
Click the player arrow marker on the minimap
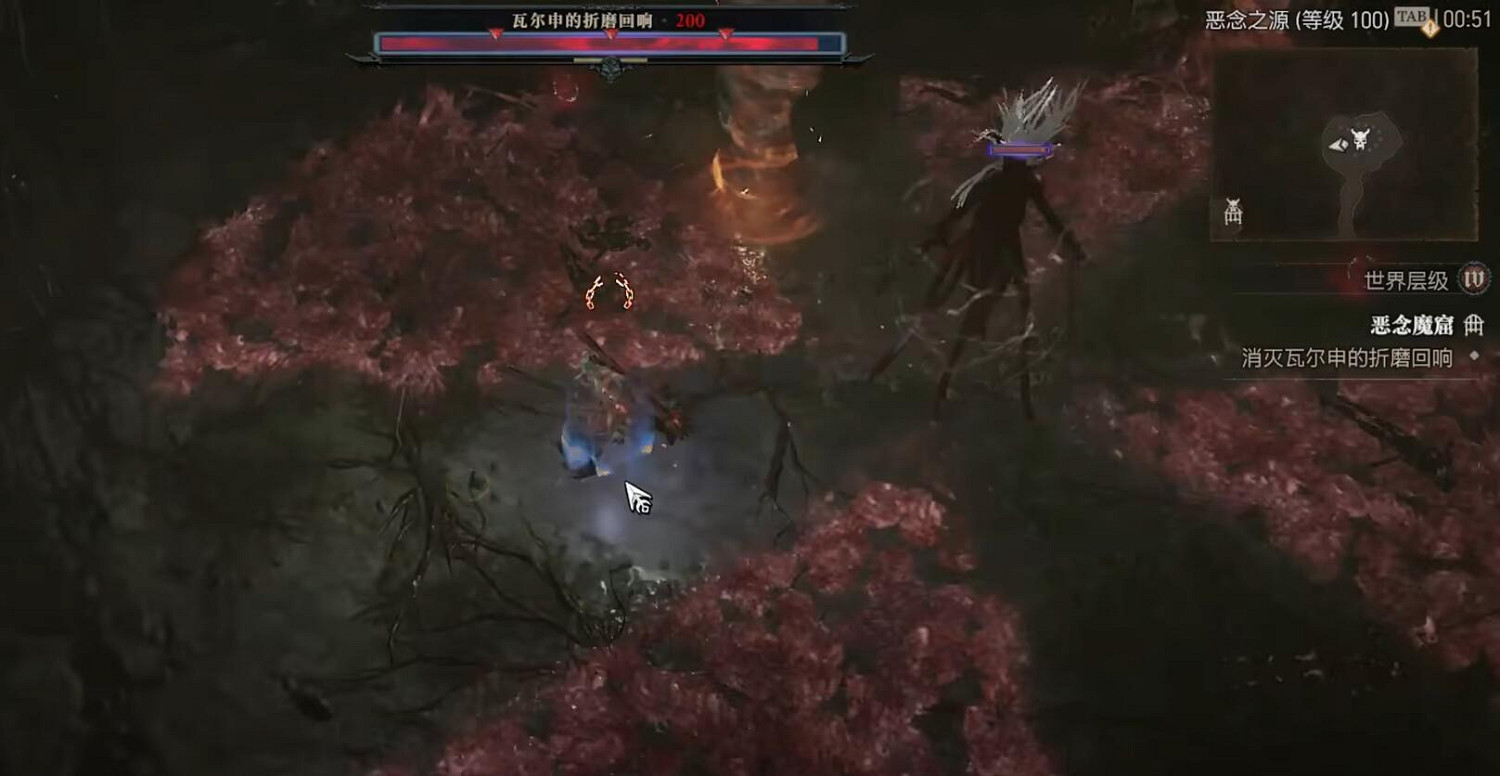(x=1339, y=145)
